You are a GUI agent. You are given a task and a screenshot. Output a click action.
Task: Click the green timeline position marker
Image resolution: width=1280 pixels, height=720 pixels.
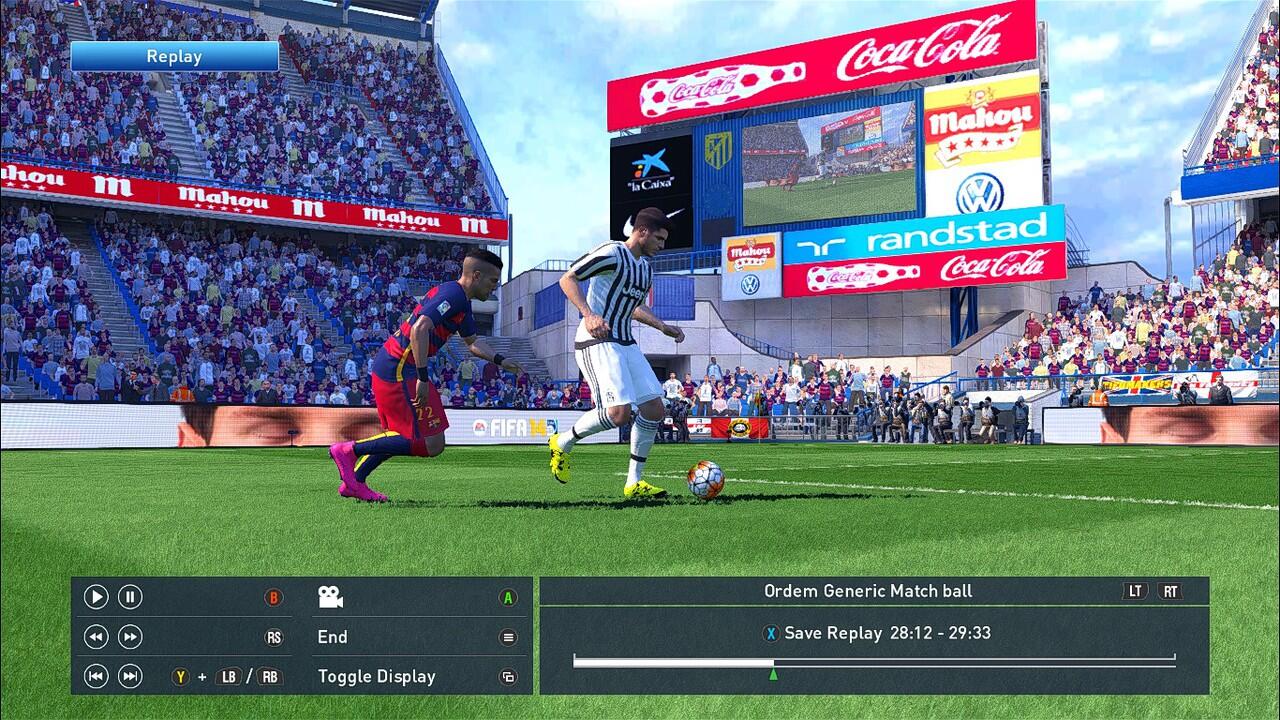pos(773,675)
